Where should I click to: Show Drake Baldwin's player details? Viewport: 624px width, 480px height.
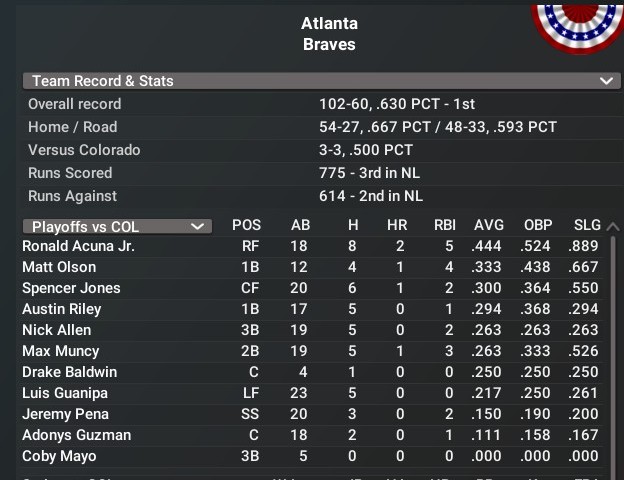pyautogui.click(x=69, y=372)
